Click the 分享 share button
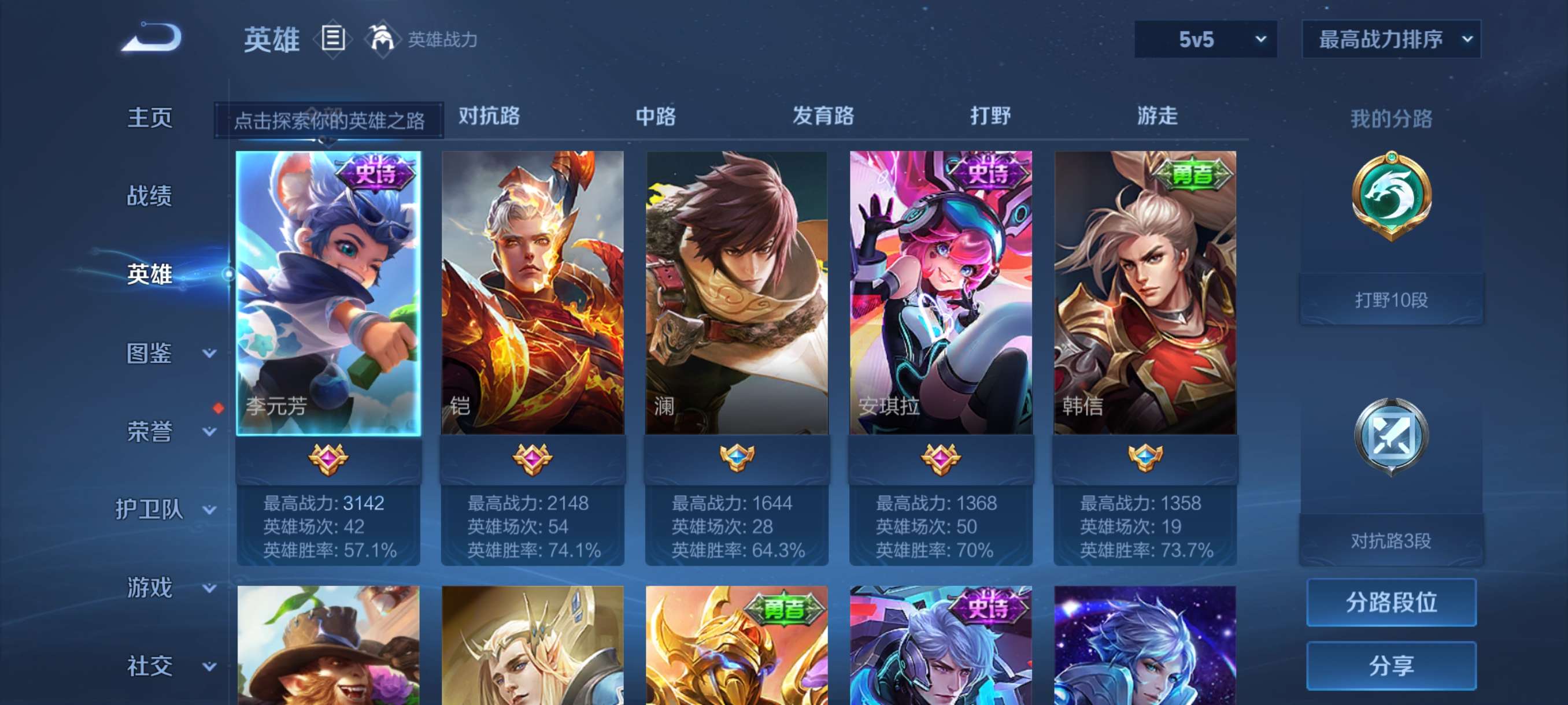1568x705 pixels. pyautogui.click(x=1392, y=665)
